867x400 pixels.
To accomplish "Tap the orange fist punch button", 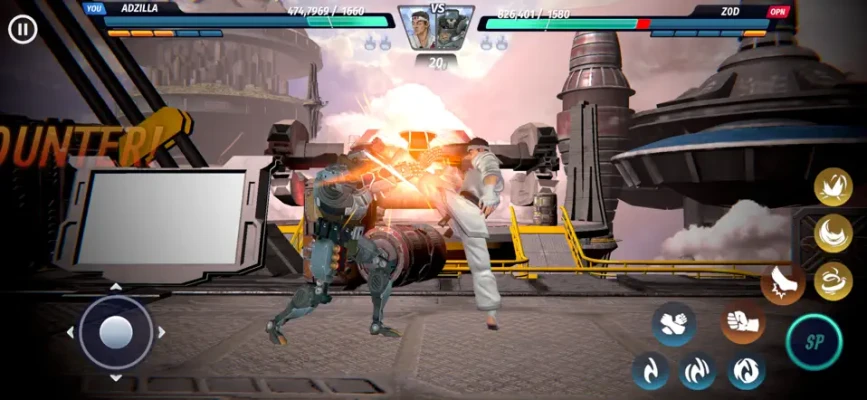I will click(x=743, y=322).
